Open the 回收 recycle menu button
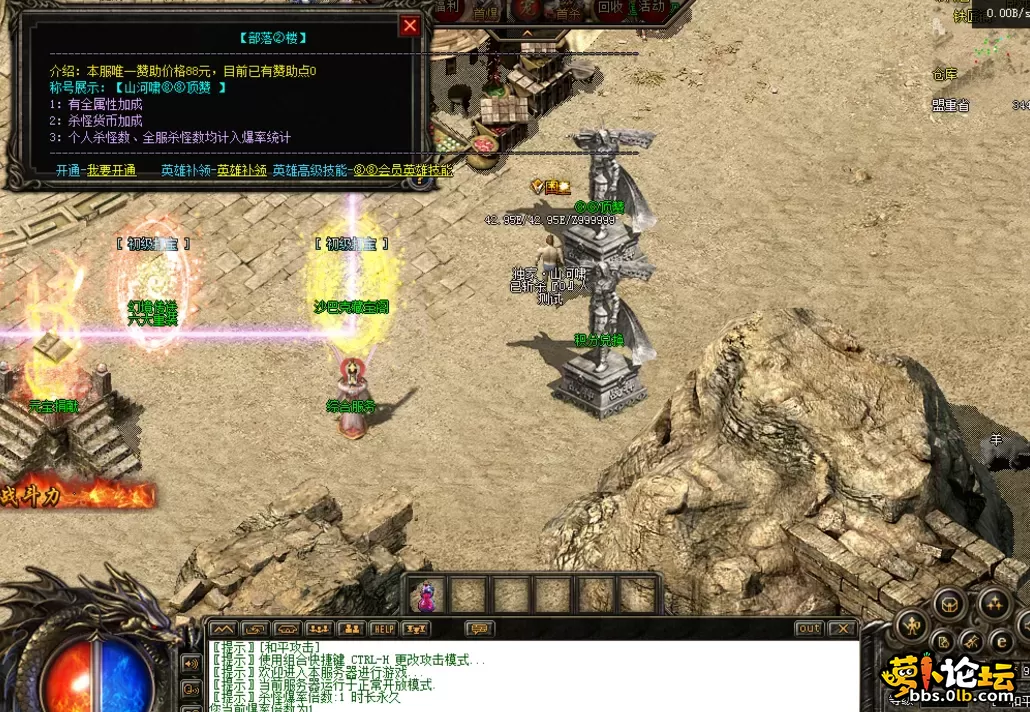This screenshot has width=1030, height=712. (610, 9)
